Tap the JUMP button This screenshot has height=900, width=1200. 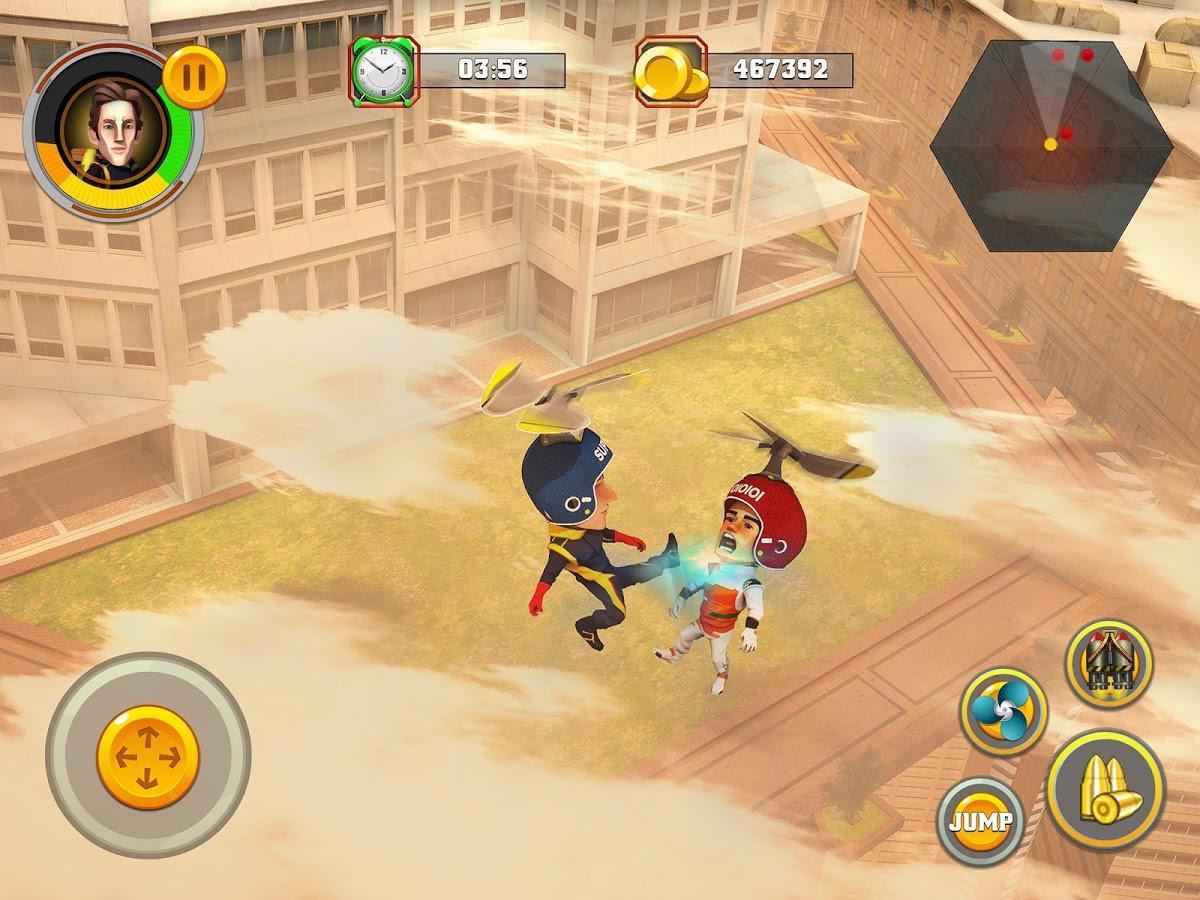pos(980,822)
